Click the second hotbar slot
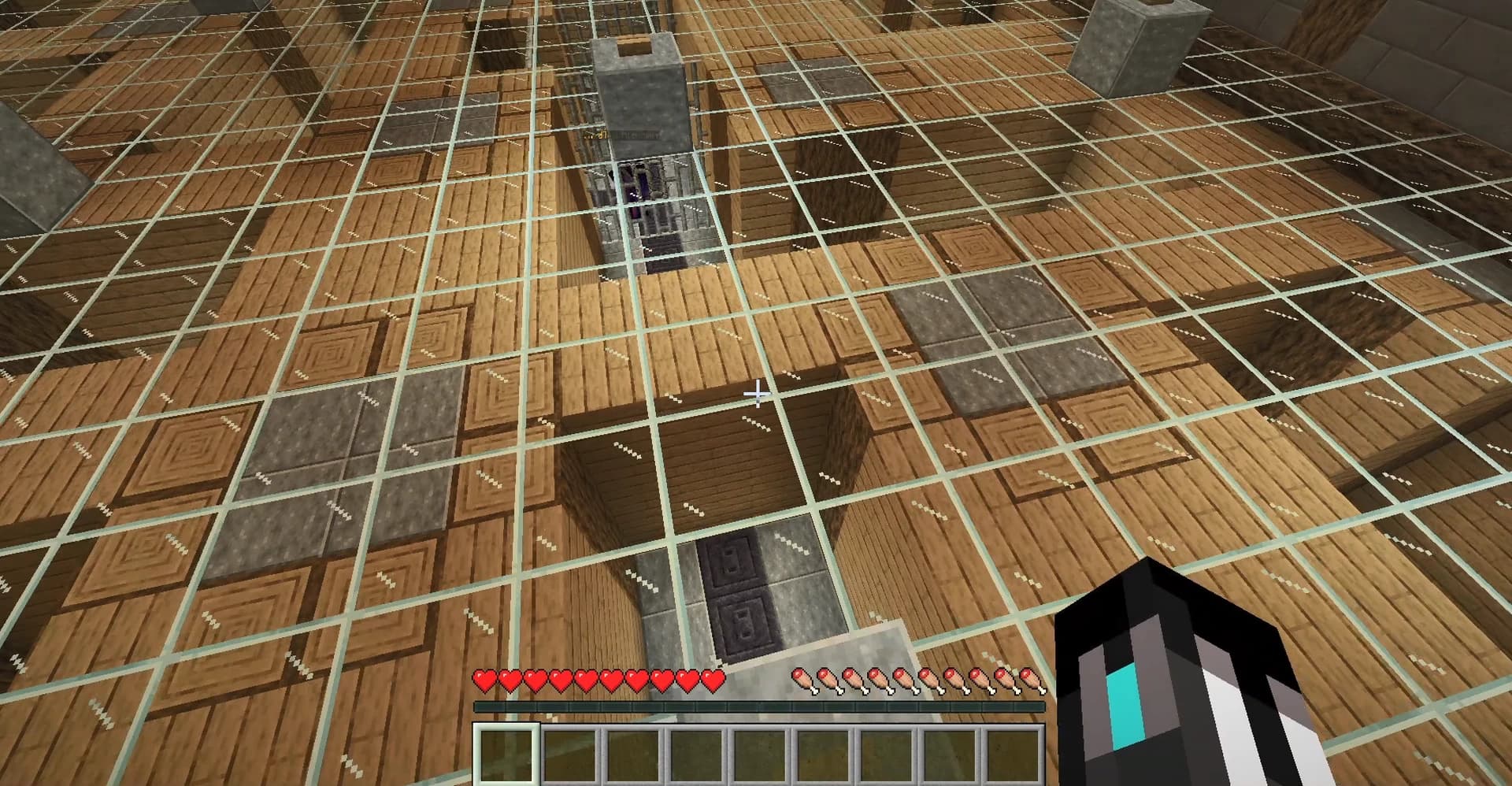 click(571, 756)
